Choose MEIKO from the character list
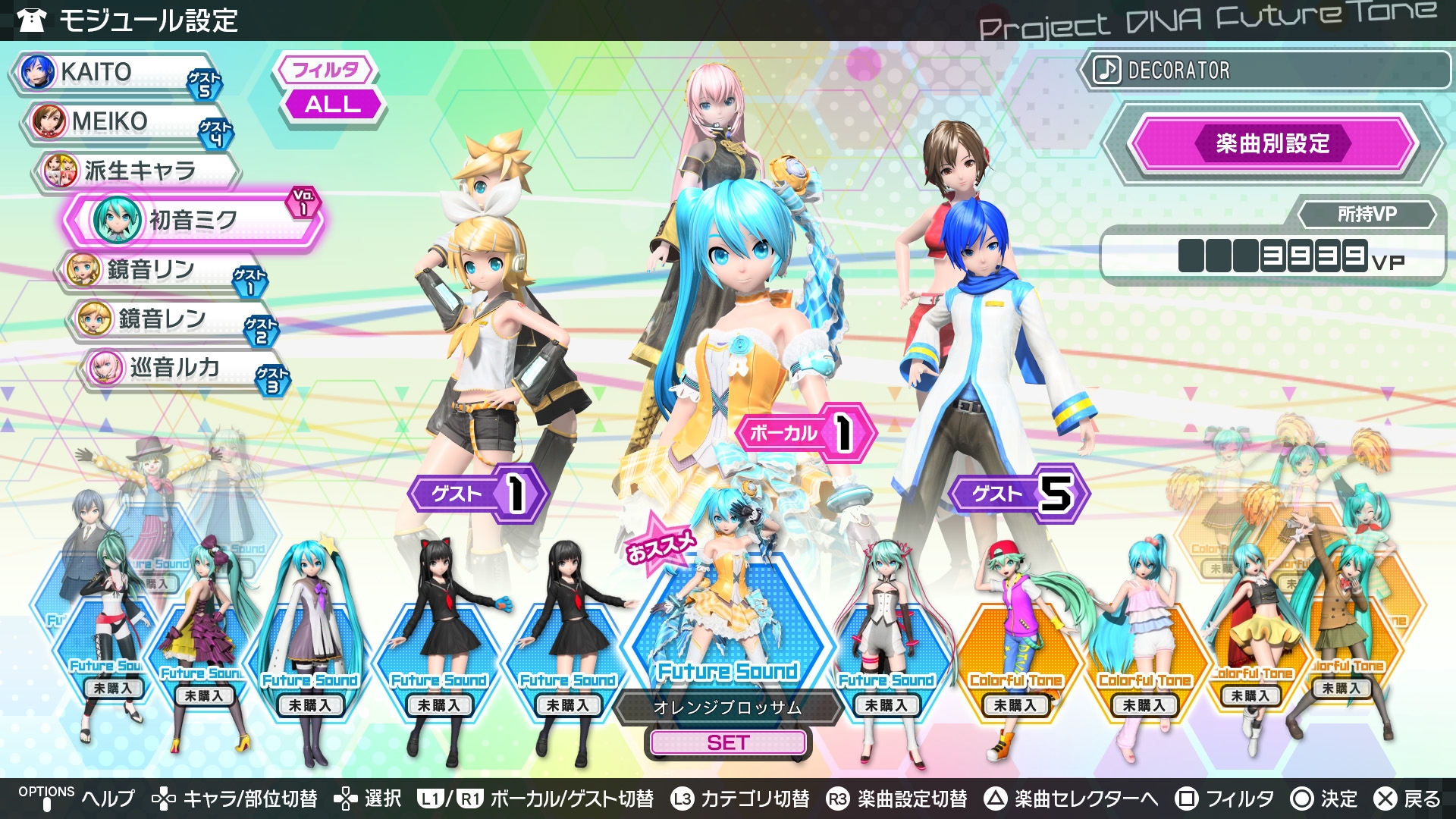 pyautogui.click(x=125, y=122)
